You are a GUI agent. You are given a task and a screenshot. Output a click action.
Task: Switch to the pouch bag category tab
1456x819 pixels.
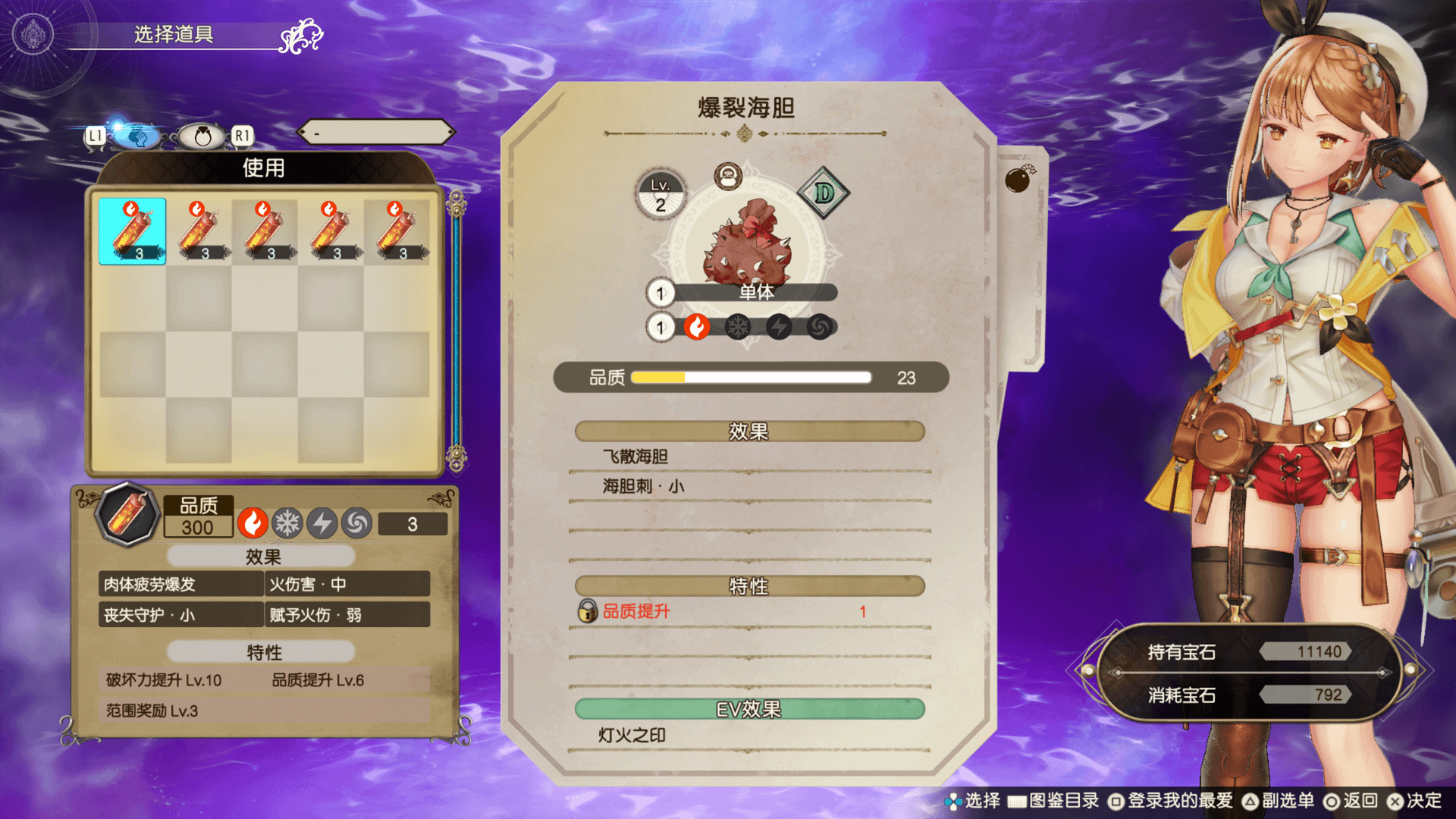(x=202, y=136)
